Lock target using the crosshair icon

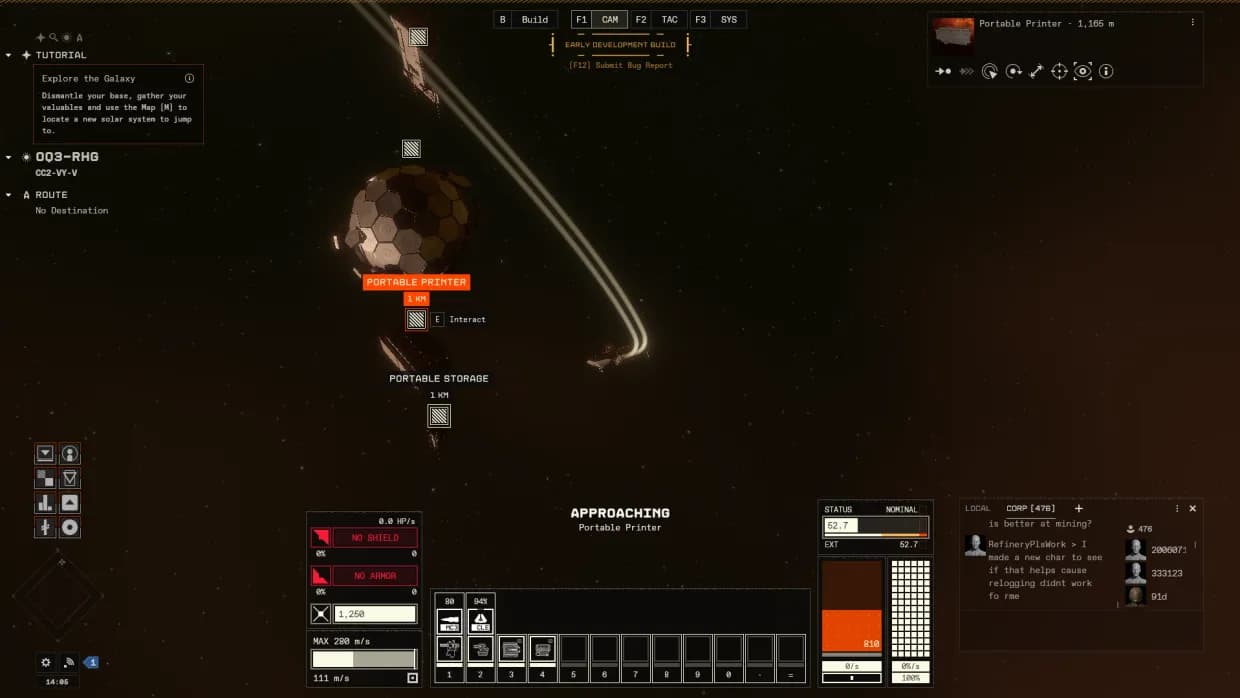click(1060, 71)
